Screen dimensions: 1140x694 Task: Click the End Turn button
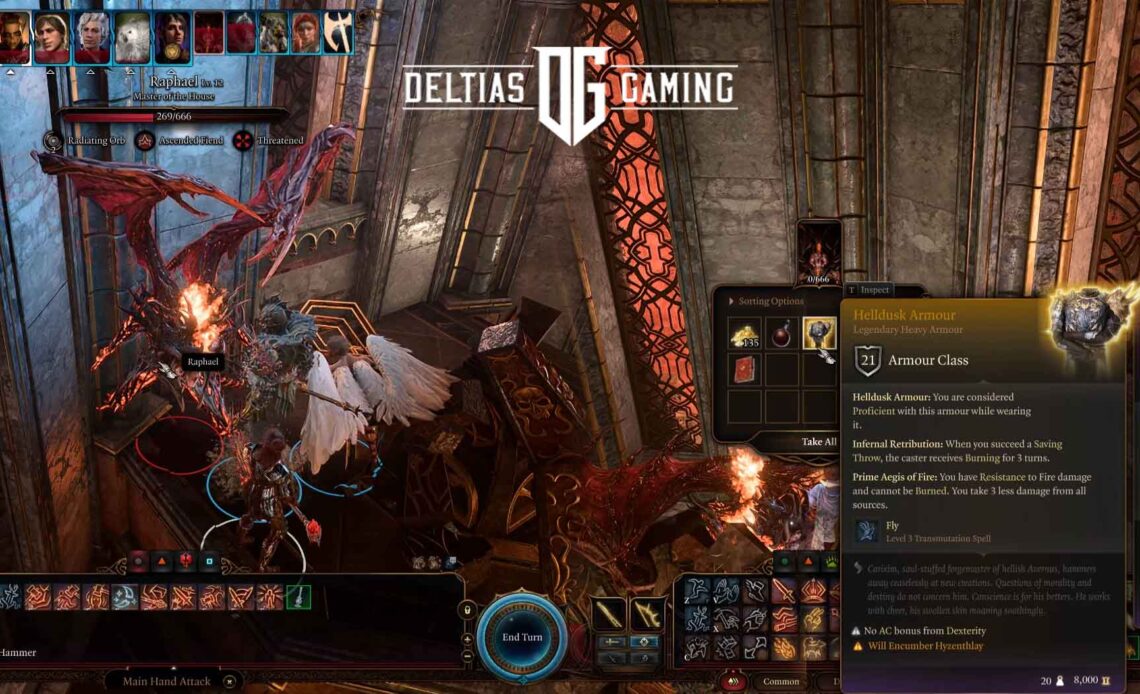coord(521,637)
